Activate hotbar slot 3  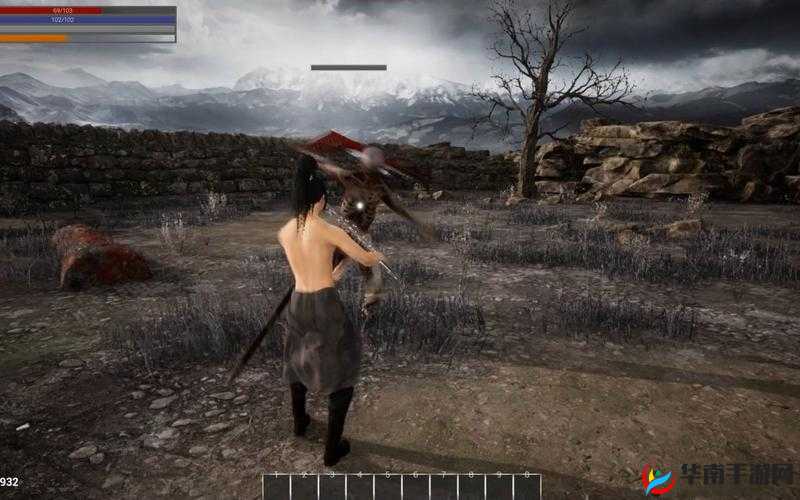point(333,487)
